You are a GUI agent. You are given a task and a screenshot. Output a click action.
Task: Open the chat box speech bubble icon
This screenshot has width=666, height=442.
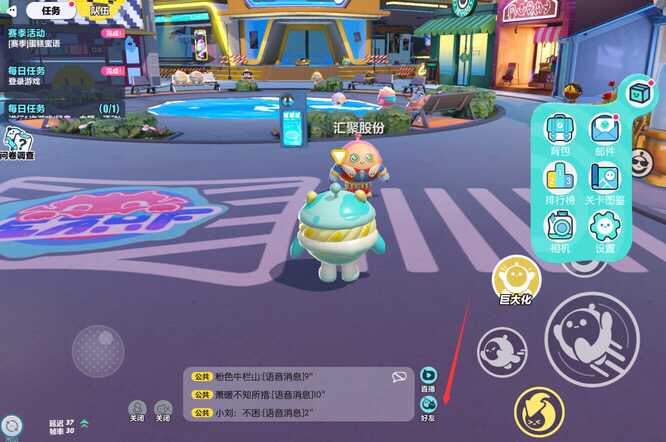click(x=399, y=377)
